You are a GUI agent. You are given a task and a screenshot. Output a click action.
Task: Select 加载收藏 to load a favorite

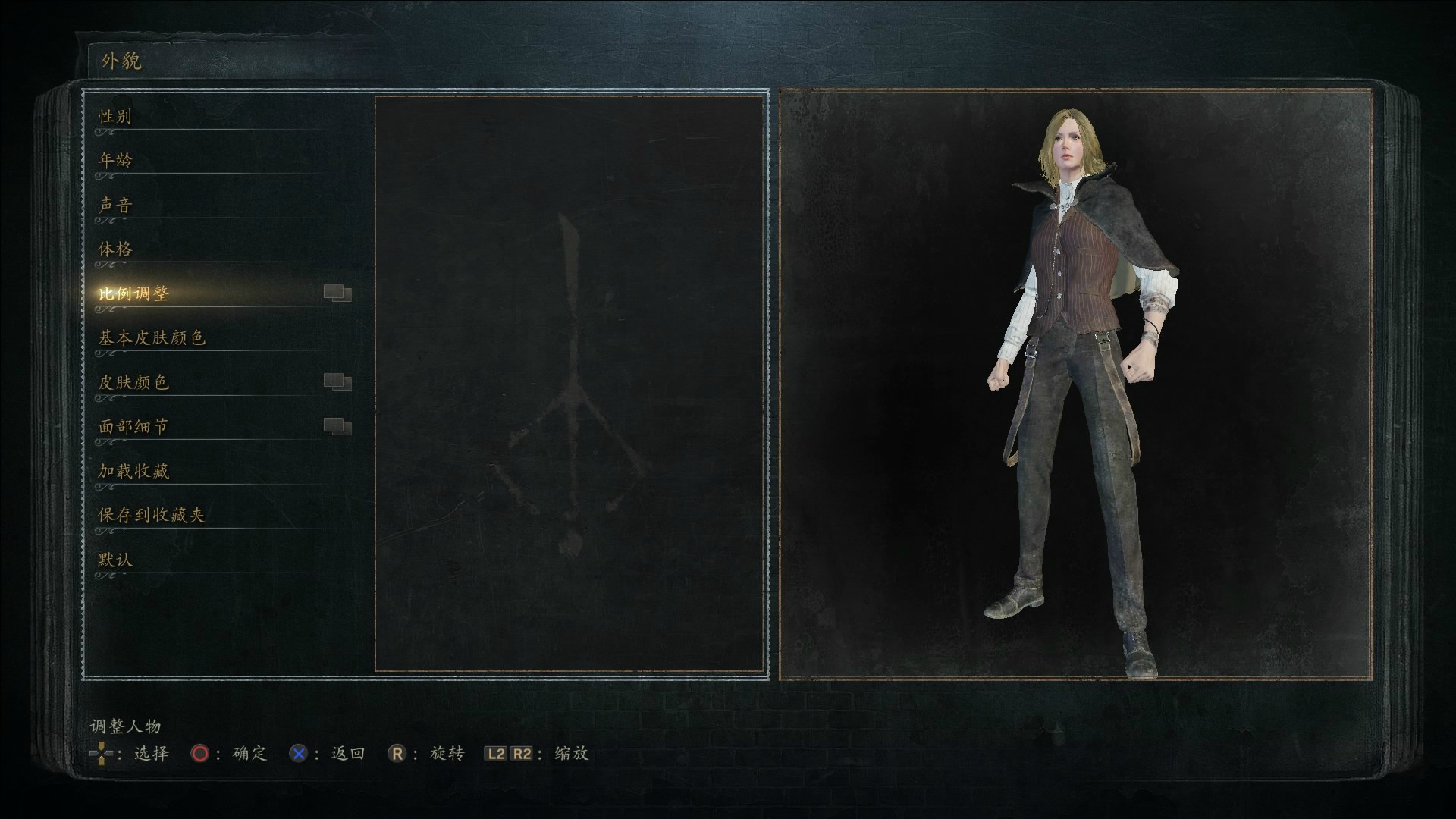(133, 471)
